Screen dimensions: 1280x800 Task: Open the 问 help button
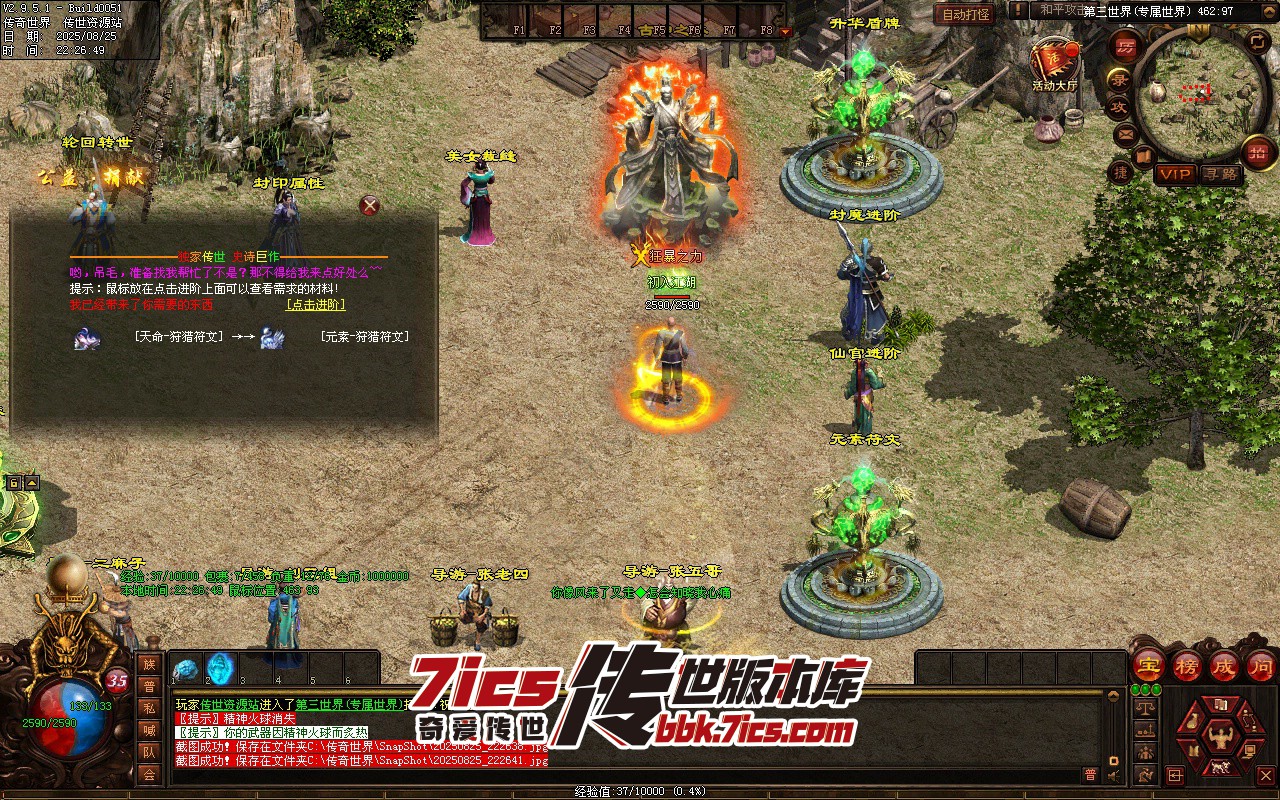pyautogui.click(x=1261, y=665)
